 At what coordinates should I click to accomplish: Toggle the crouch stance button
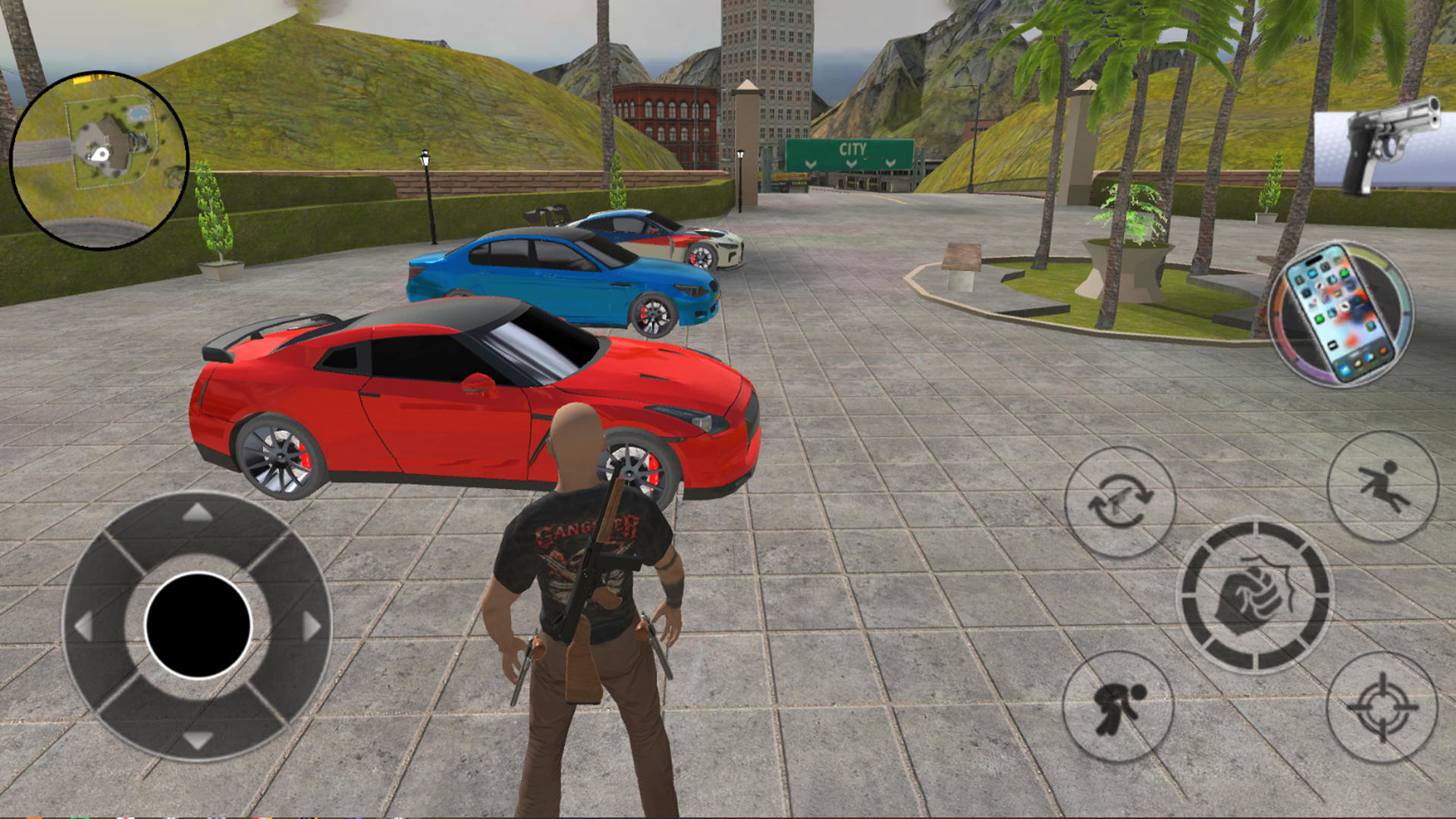tap(1118, 707)
